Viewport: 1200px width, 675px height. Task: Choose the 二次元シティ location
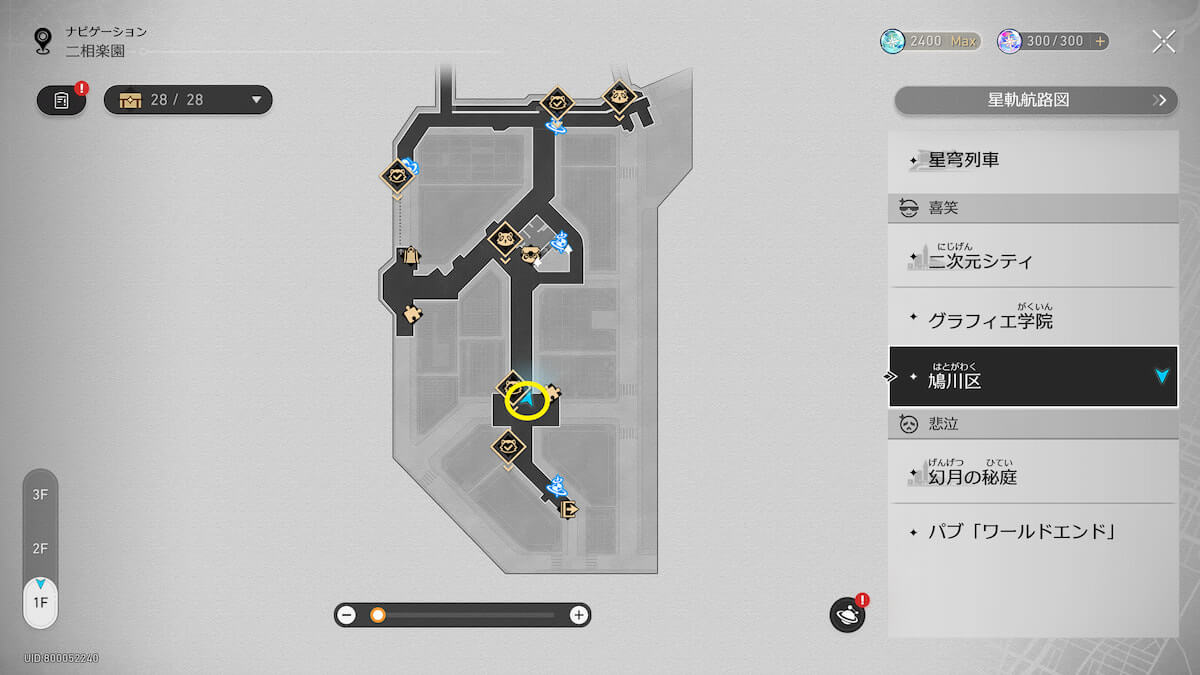1033,261
